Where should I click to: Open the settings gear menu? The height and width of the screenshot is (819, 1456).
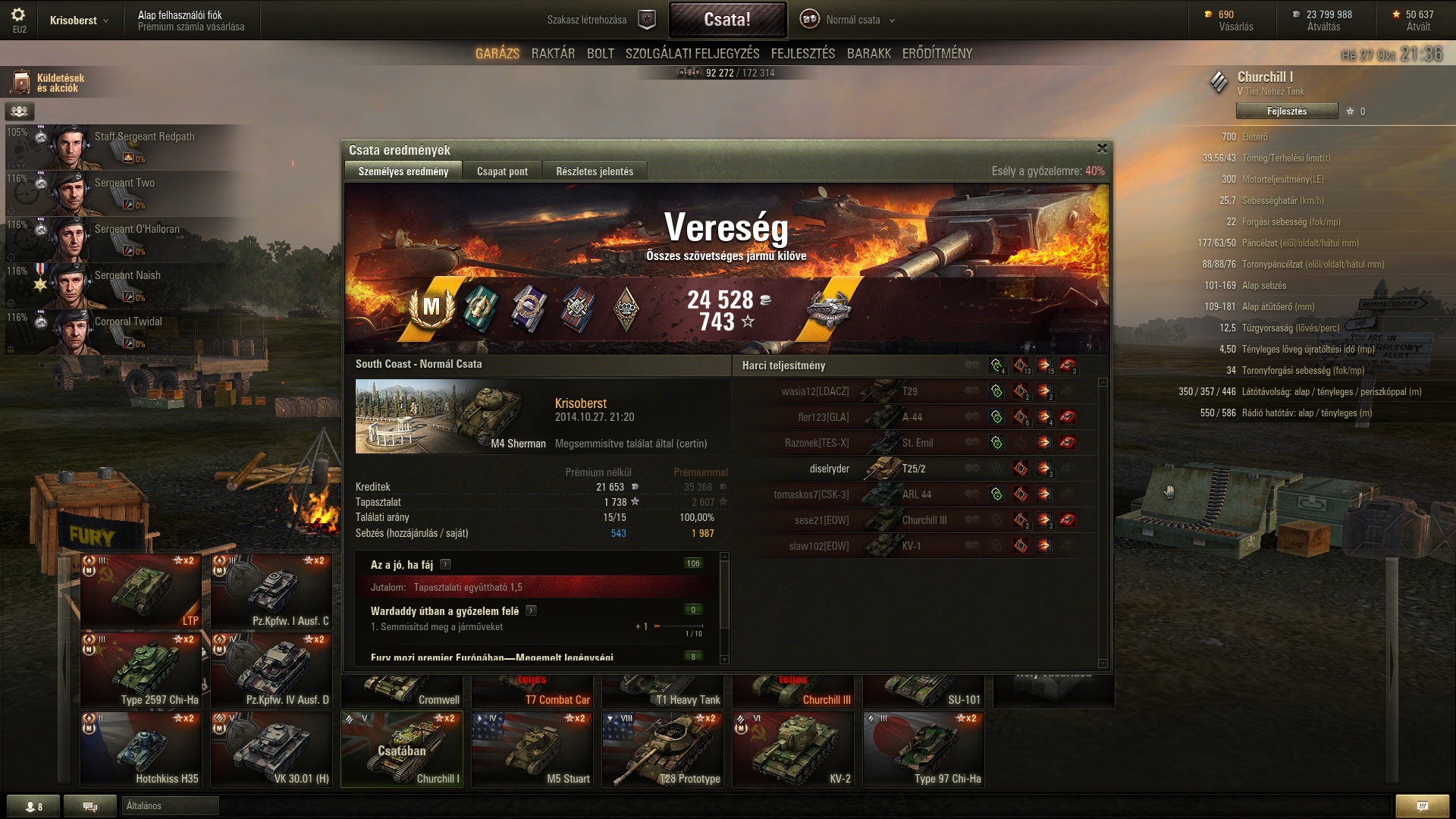18,15
